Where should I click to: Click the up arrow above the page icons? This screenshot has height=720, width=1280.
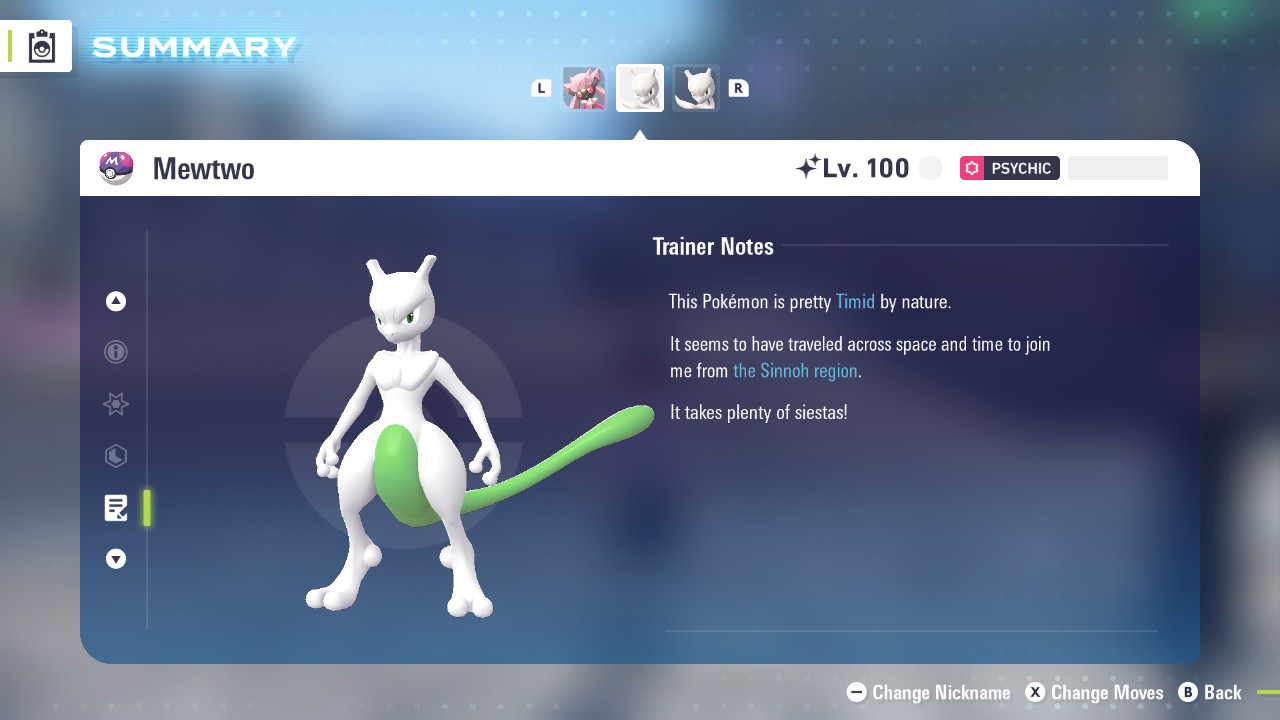point(116,301)
